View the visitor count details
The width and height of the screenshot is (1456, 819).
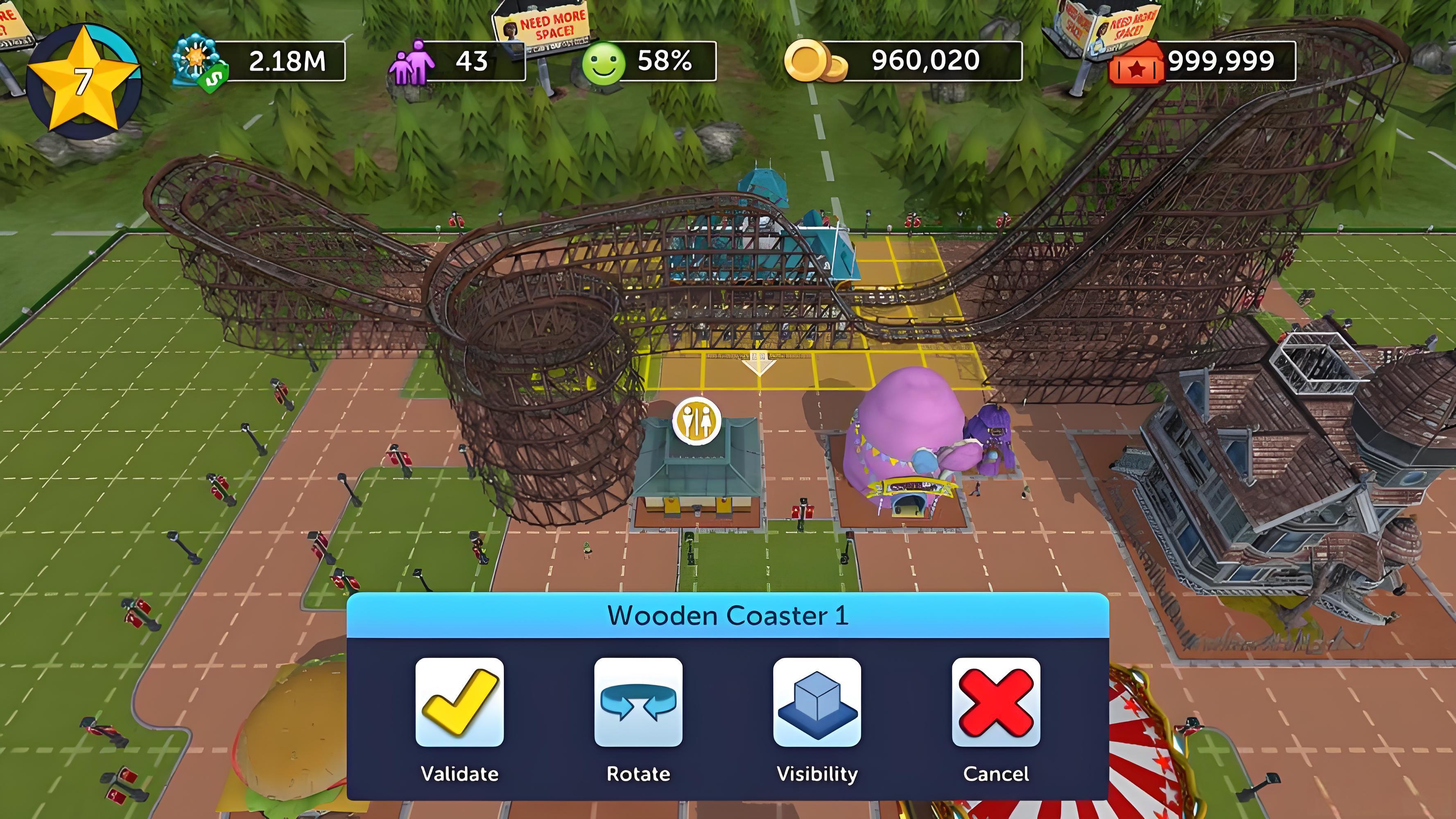[456, 61]
